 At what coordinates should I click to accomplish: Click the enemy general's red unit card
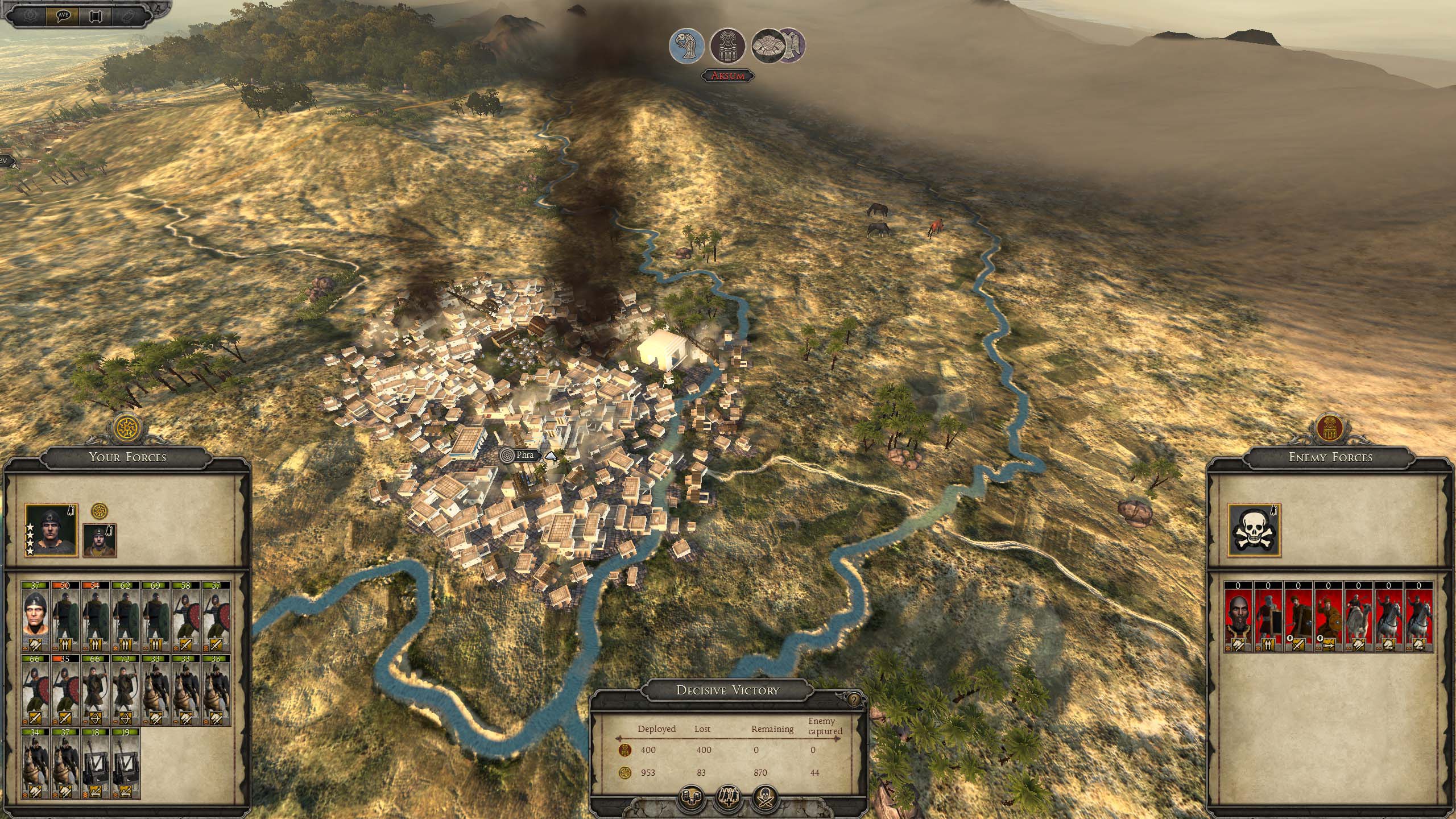pos(1238,616)
